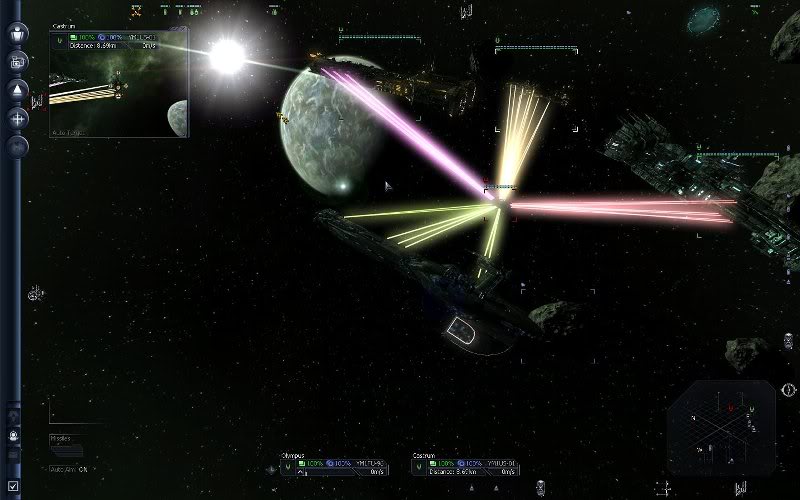The height and width of the screenshot is (500, 800).
Task: Select the ship triangle sidebar button
Action: click(18, 90)
